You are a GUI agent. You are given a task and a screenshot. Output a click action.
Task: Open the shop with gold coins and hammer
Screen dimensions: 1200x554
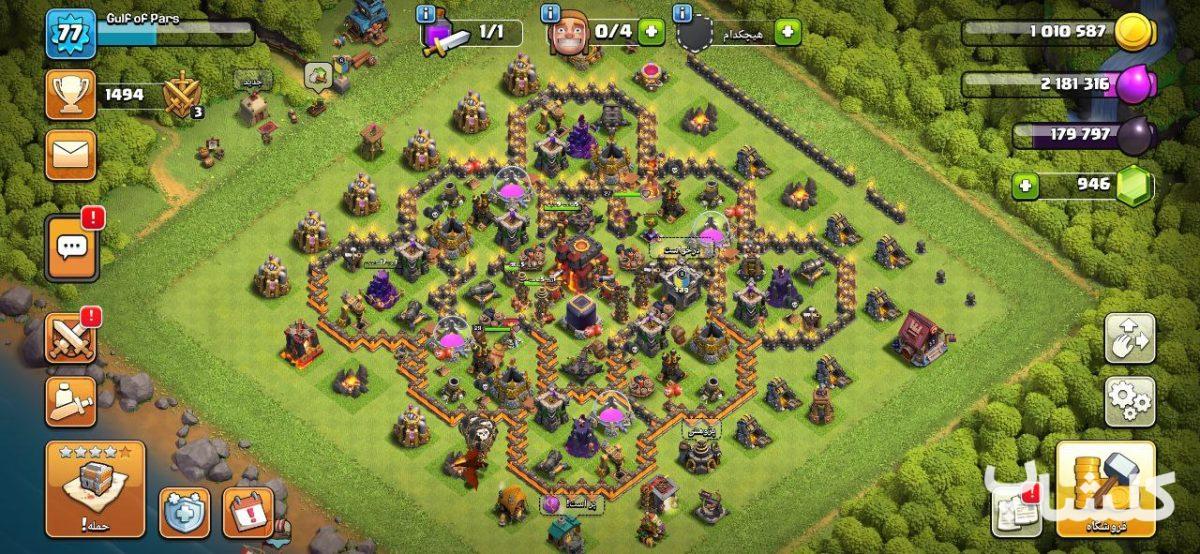point(1105,489)
